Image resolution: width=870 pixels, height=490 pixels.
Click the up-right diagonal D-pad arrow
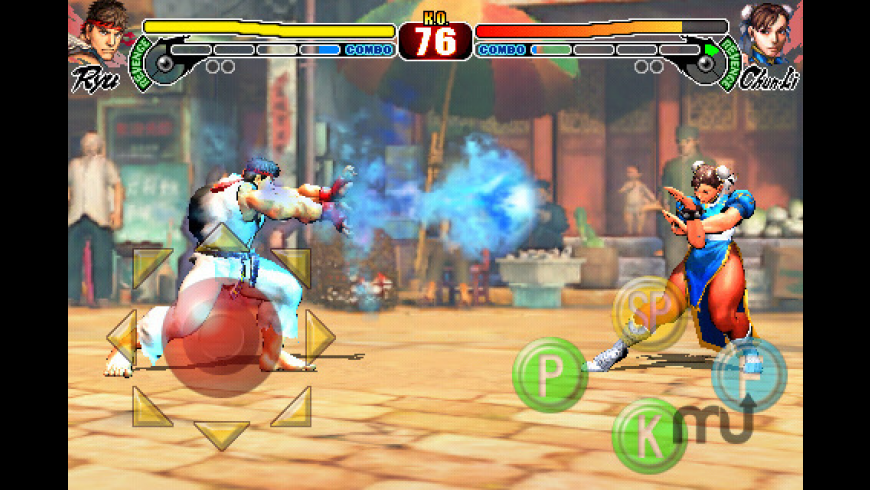pyautogui.click(x=292, y=266)
